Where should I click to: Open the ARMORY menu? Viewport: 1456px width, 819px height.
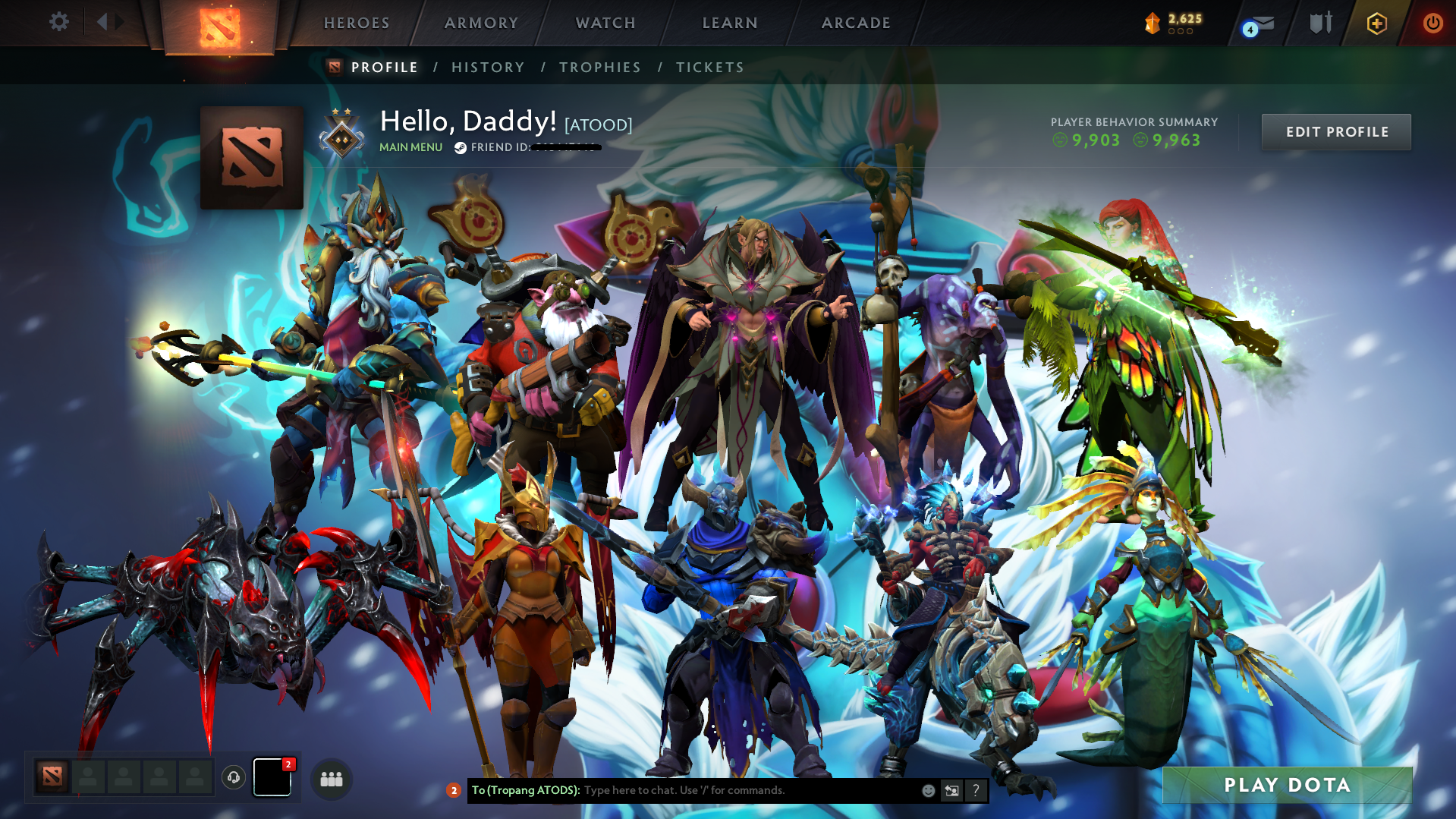[481, 22]
